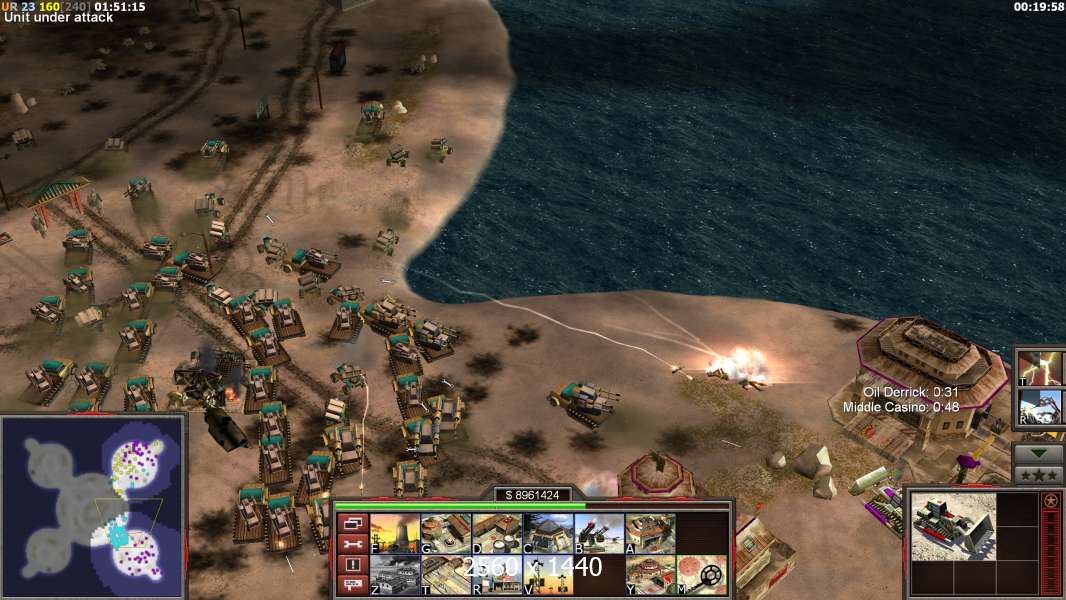This screenshot has width=1066, height=600.
Task: Select the Gattling Cannon build icon (B)
Action: pos(599,534)
